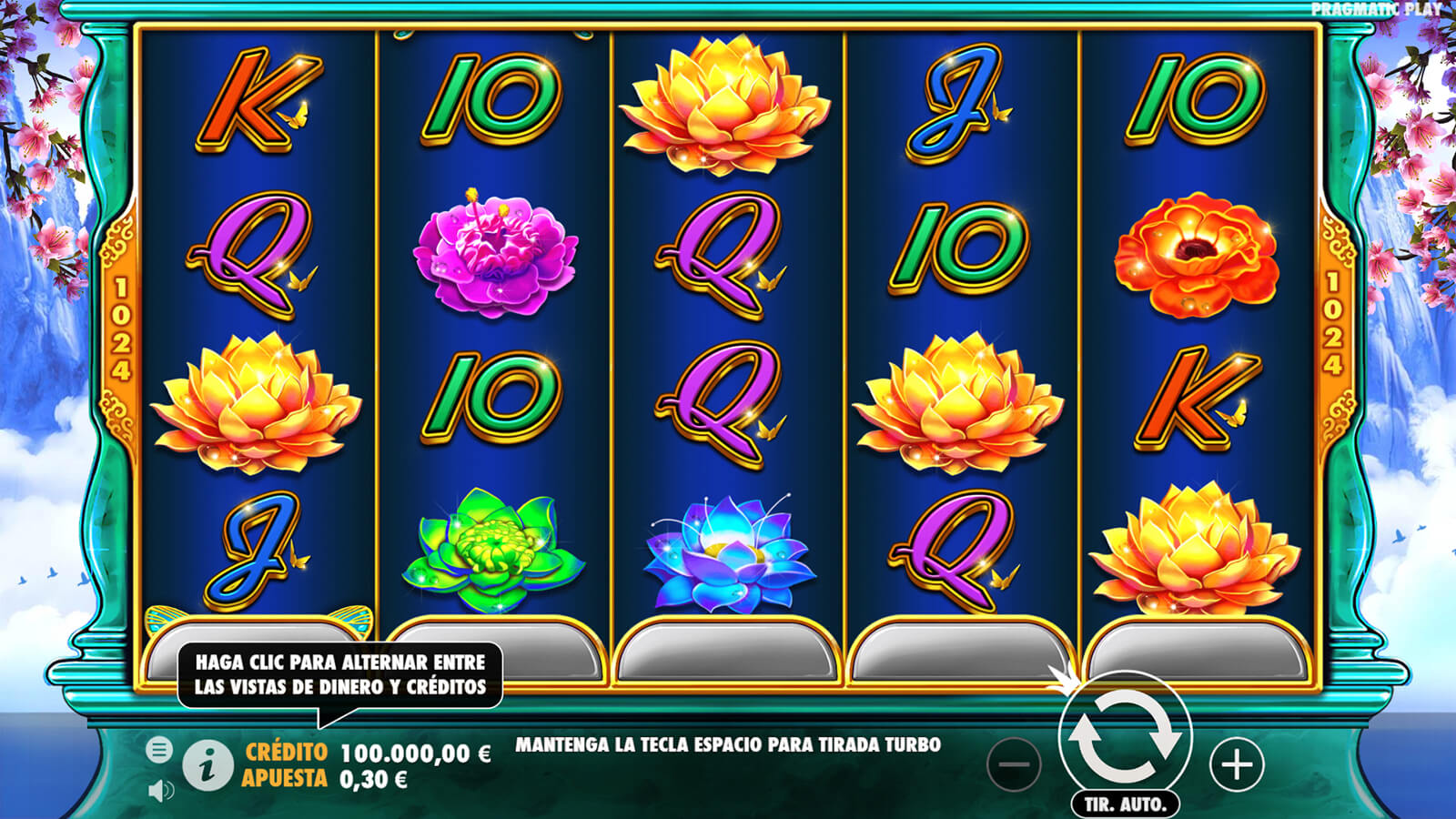Open the hamburger menu icon
The width and height of the screenshot is (1456, 819).
point(159,750)
